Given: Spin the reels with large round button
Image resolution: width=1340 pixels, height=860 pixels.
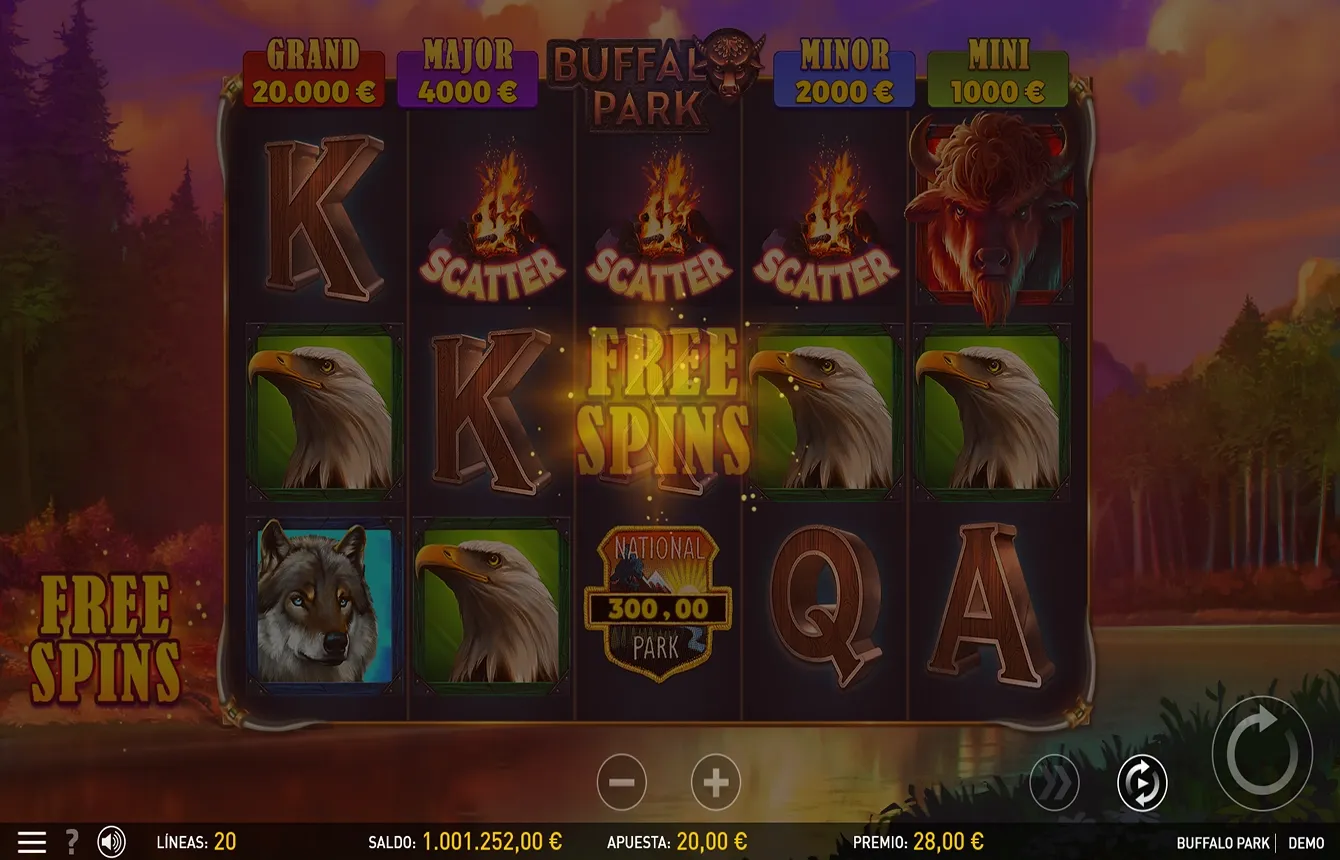Looking at the screenshot, I should click(1262, 752).
